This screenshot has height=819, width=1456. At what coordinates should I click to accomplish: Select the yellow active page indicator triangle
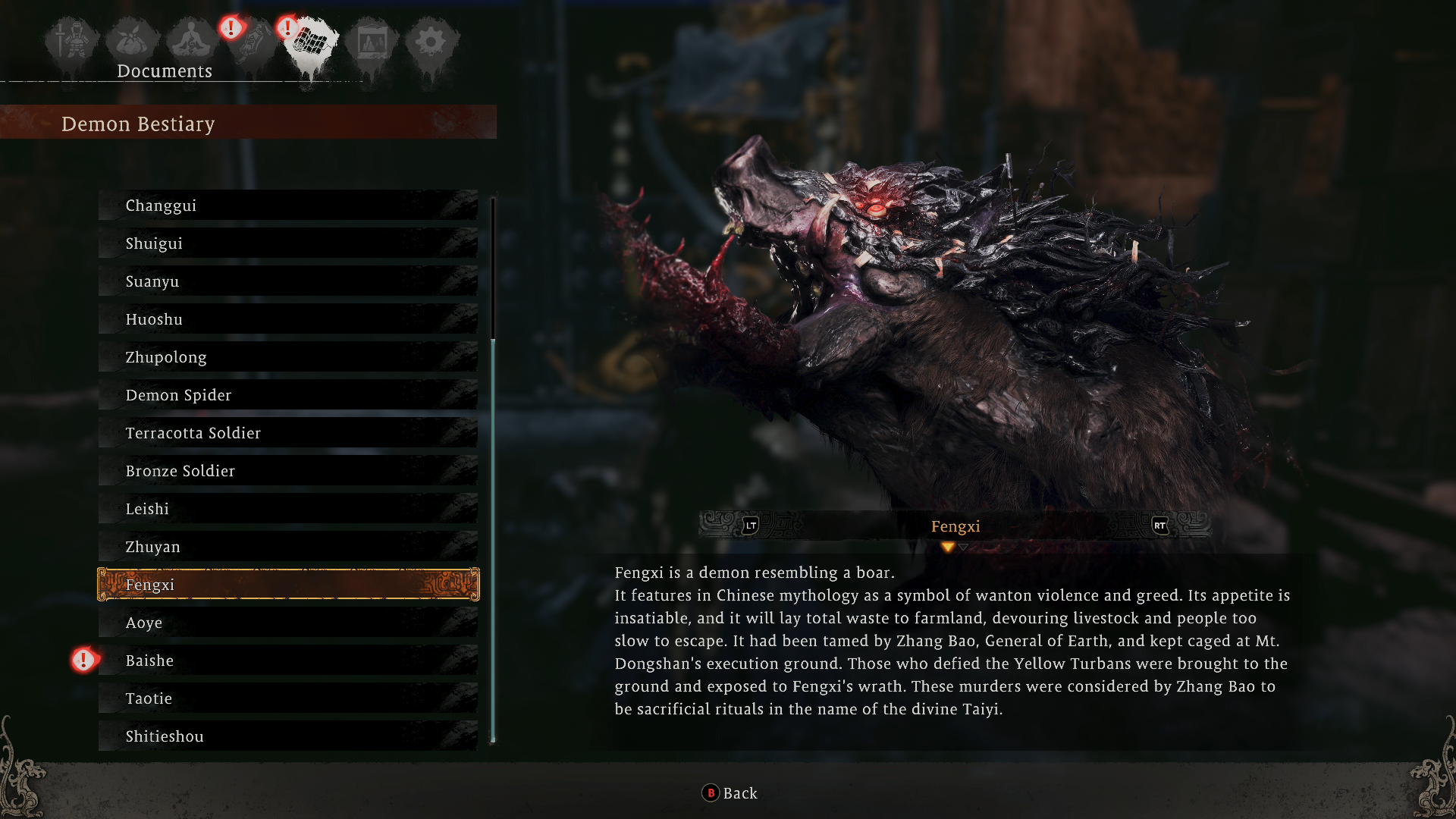pyautogui.click(x=947, y=546)
